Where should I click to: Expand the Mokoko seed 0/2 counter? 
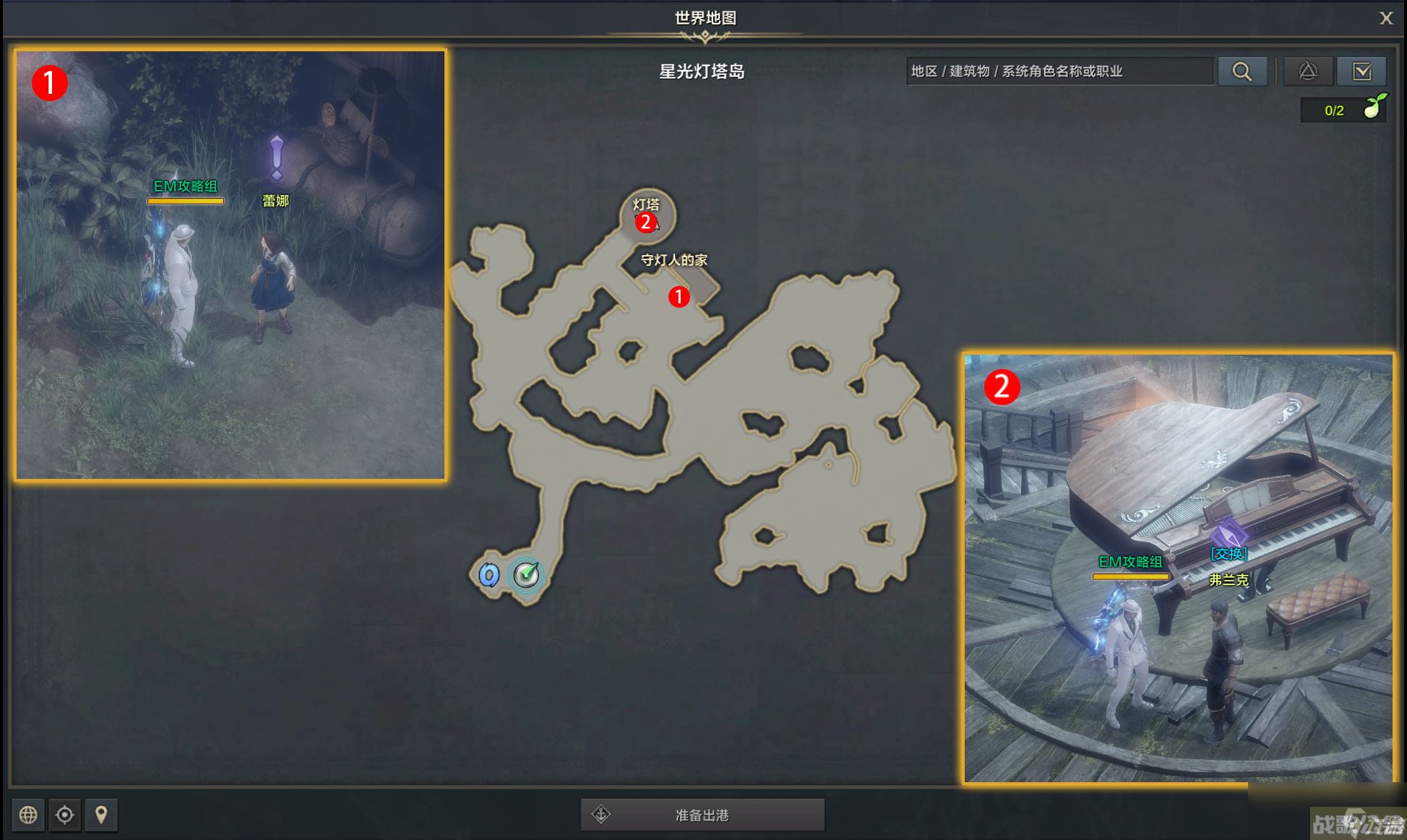[x=1341, y=110]
